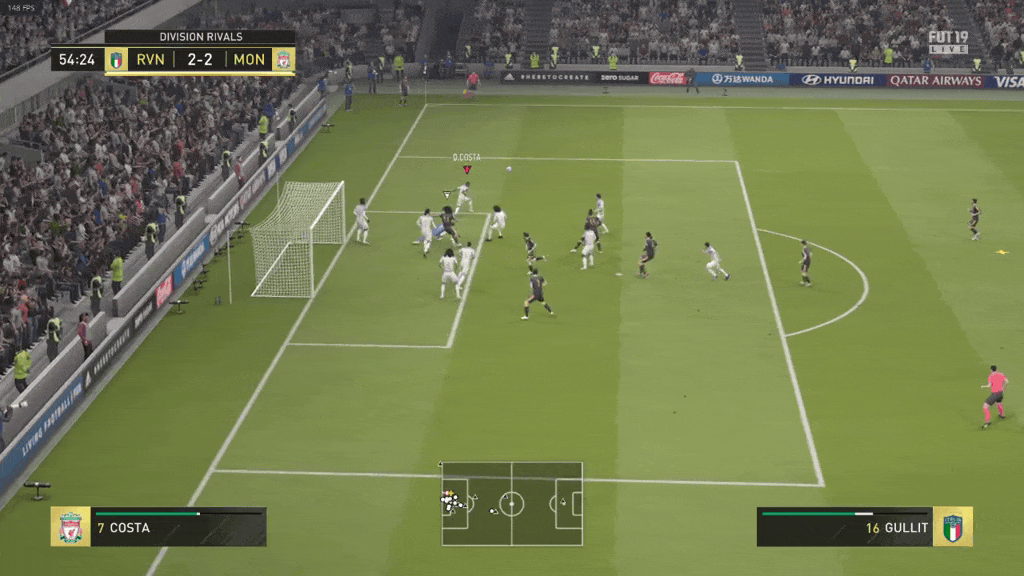Click the Italy crest beside Gullit

pyautogui.click(x=953, y=527)
